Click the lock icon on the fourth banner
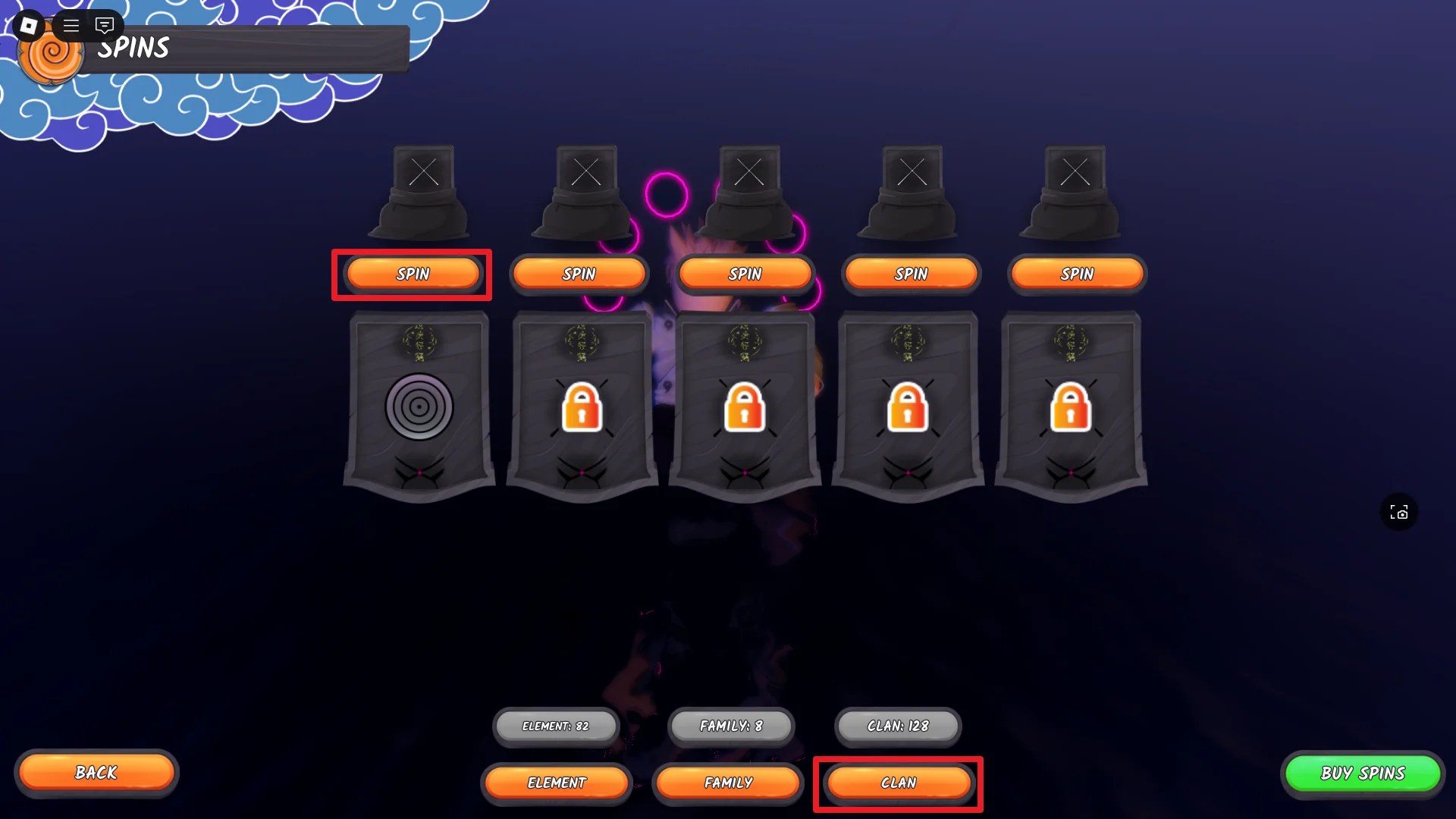The height and width of the screenshot is (819, 1456). point(908,409)
